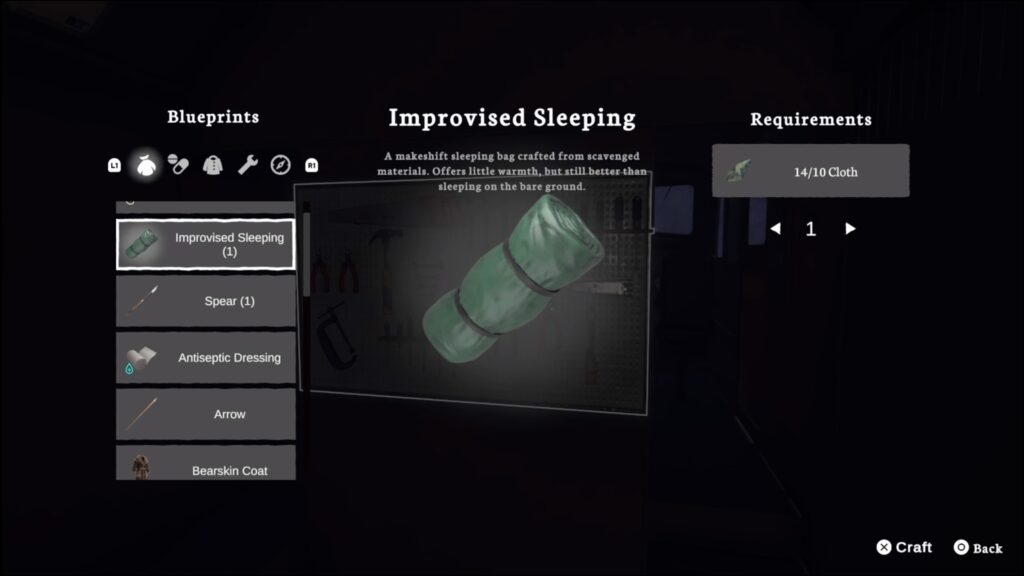1024x576 pixels.
Task: Select the Improvised Sleeping blueprint
Action: [x=206, y=245]
